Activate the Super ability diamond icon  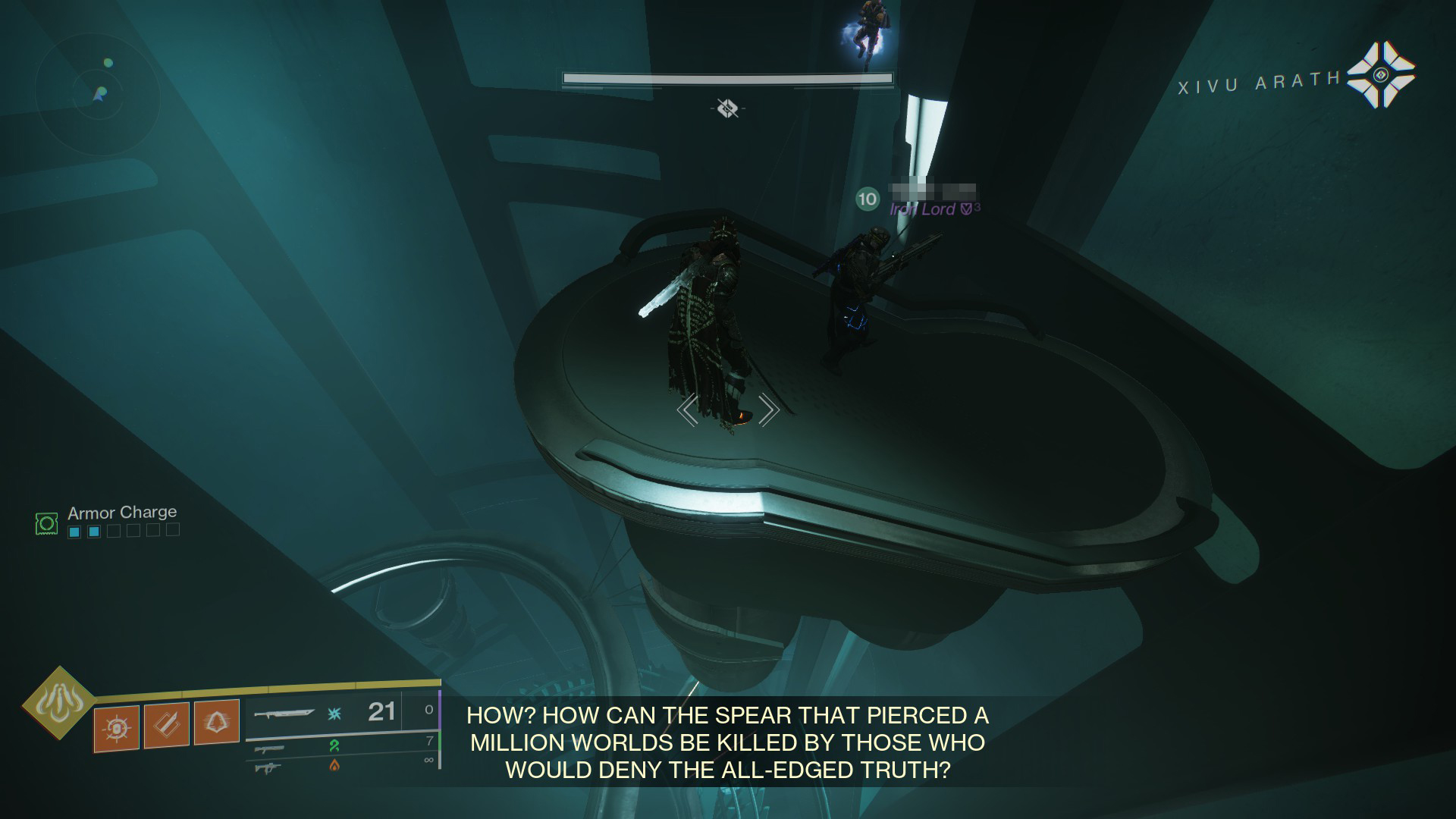58,703
